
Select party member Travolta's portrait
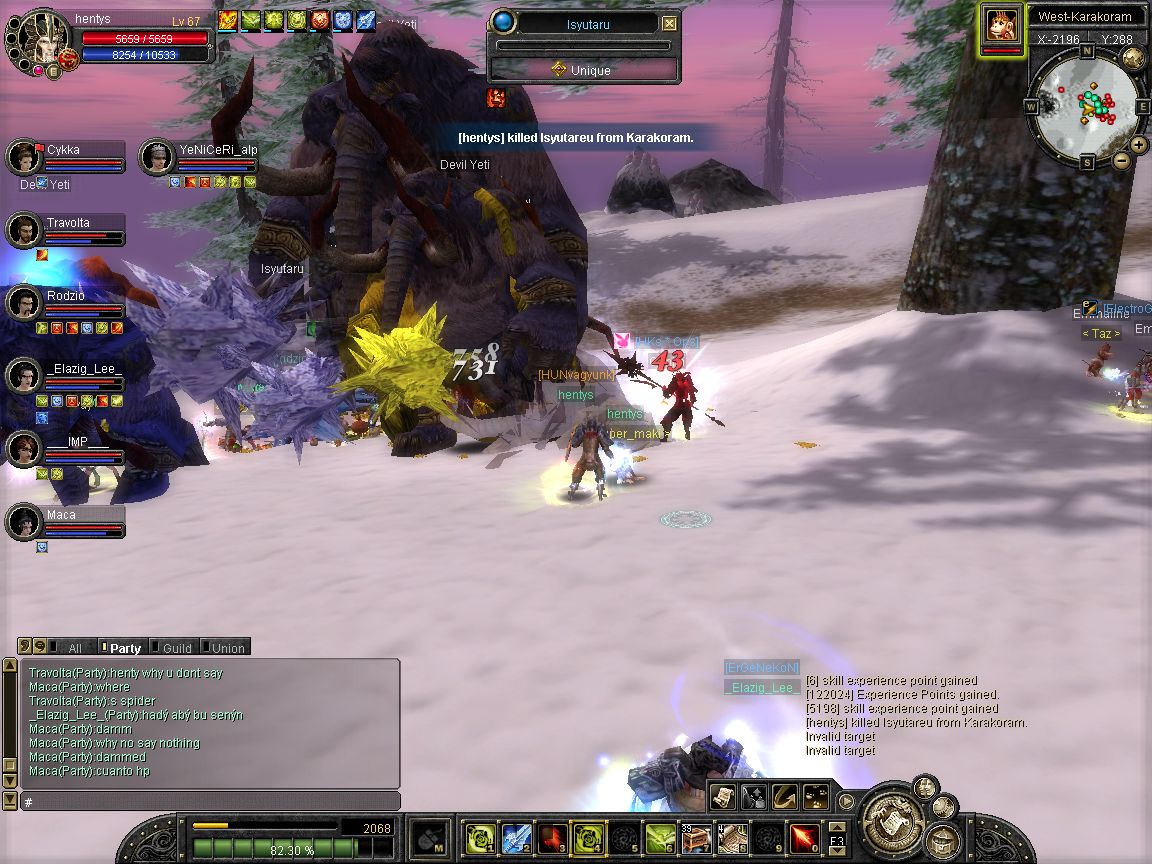pos(23,231)
